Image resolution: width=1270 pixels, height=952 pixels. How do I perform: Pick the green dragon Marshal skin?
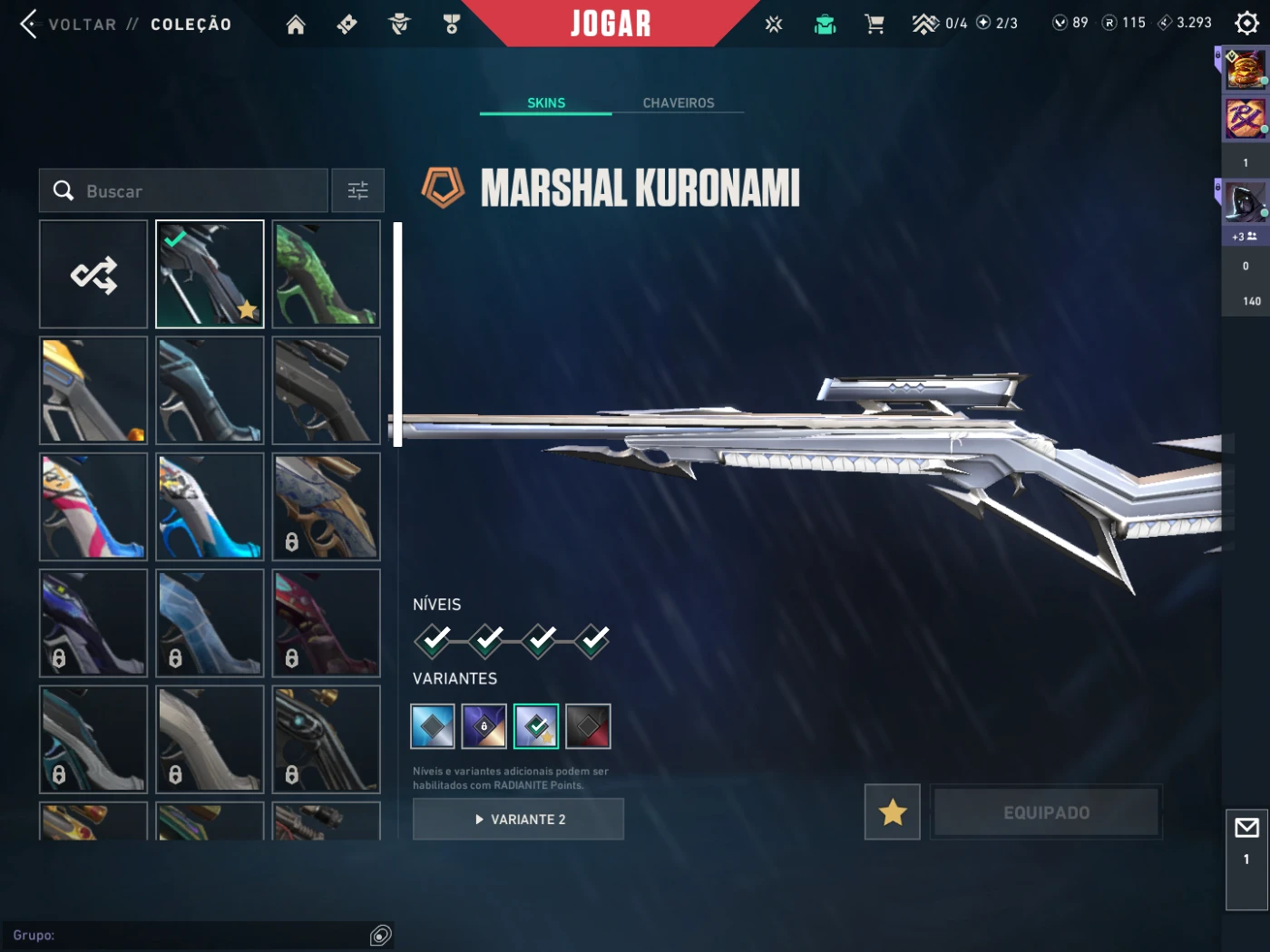327,275
